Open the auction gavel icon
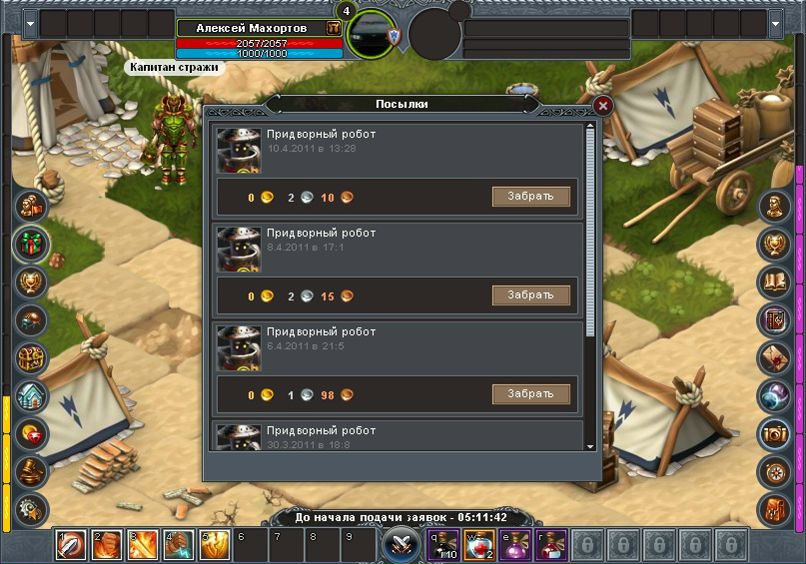The height and width of the screenshot is (564, 806). coord(31,471)
